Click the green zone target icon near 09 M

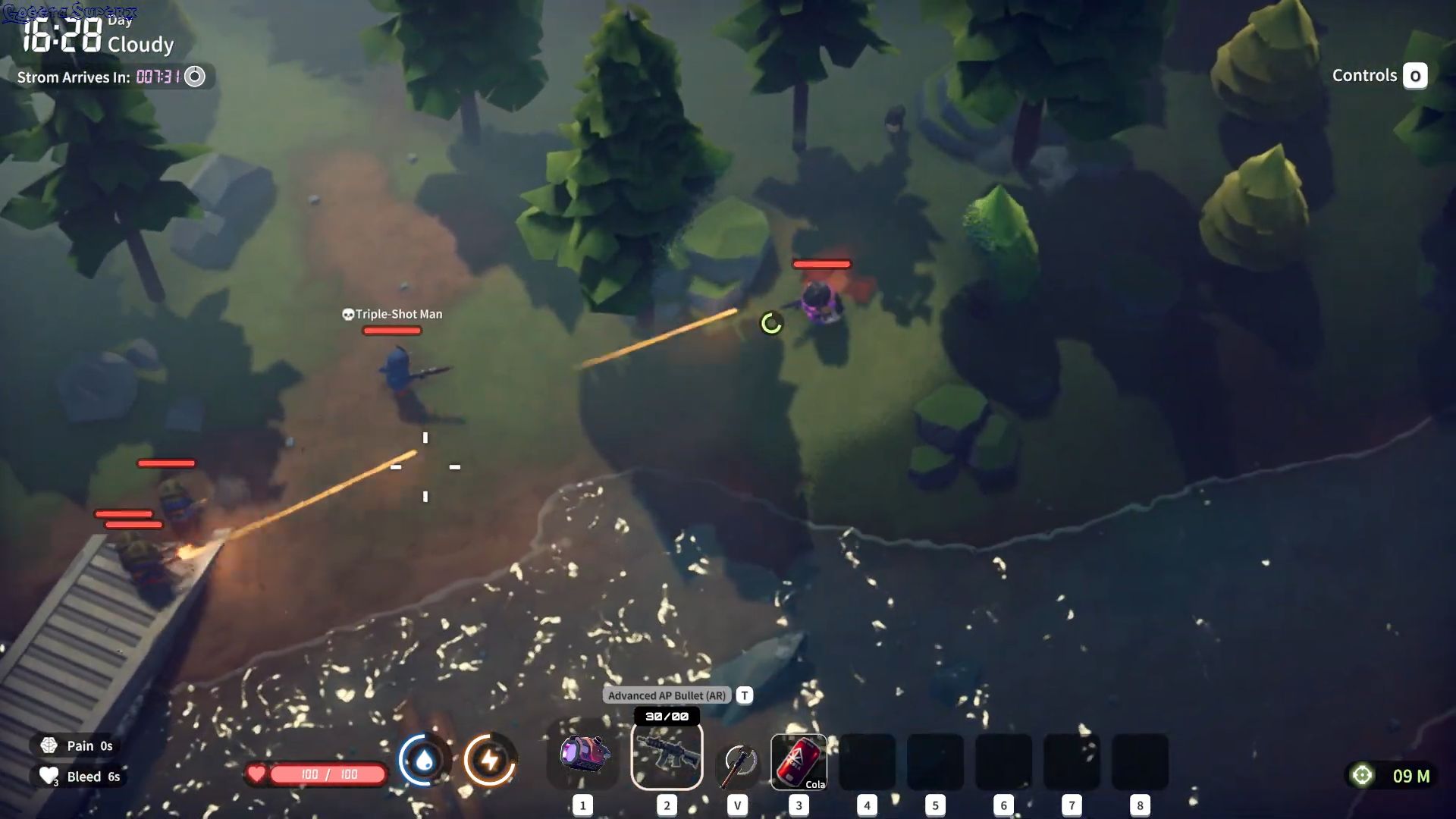1363,775
